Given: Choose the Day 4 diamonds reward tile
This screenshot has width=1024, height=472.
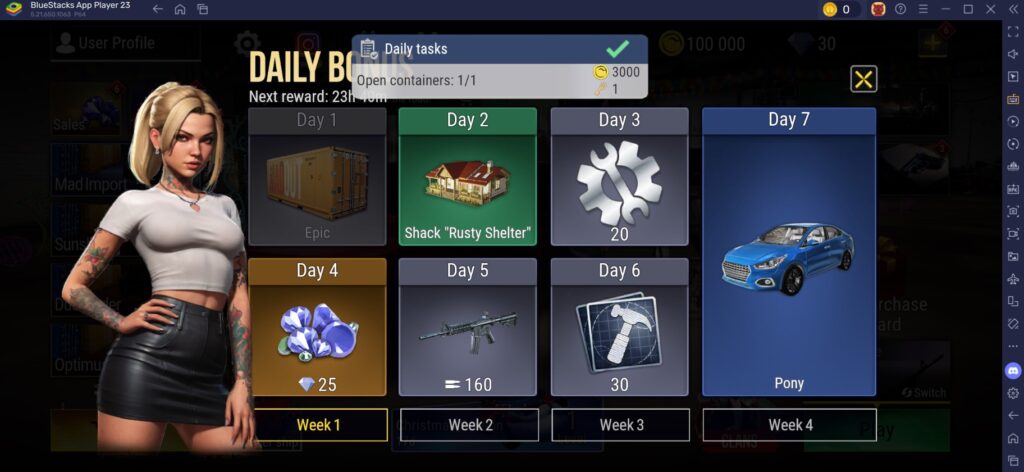Looking at the screenshot, I should point(317,327).
